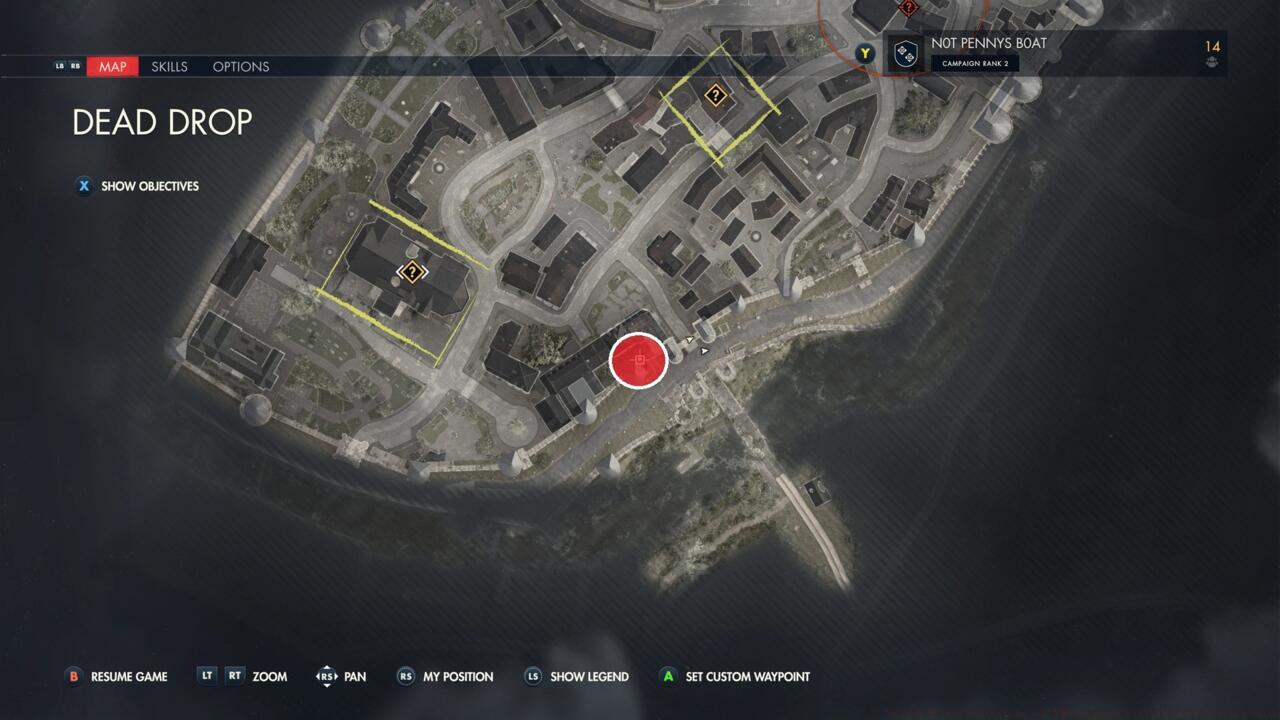Viewport: 1280px width, 720px height.
Task: Open the OPTIONS tab
Action: pos(240,66)
